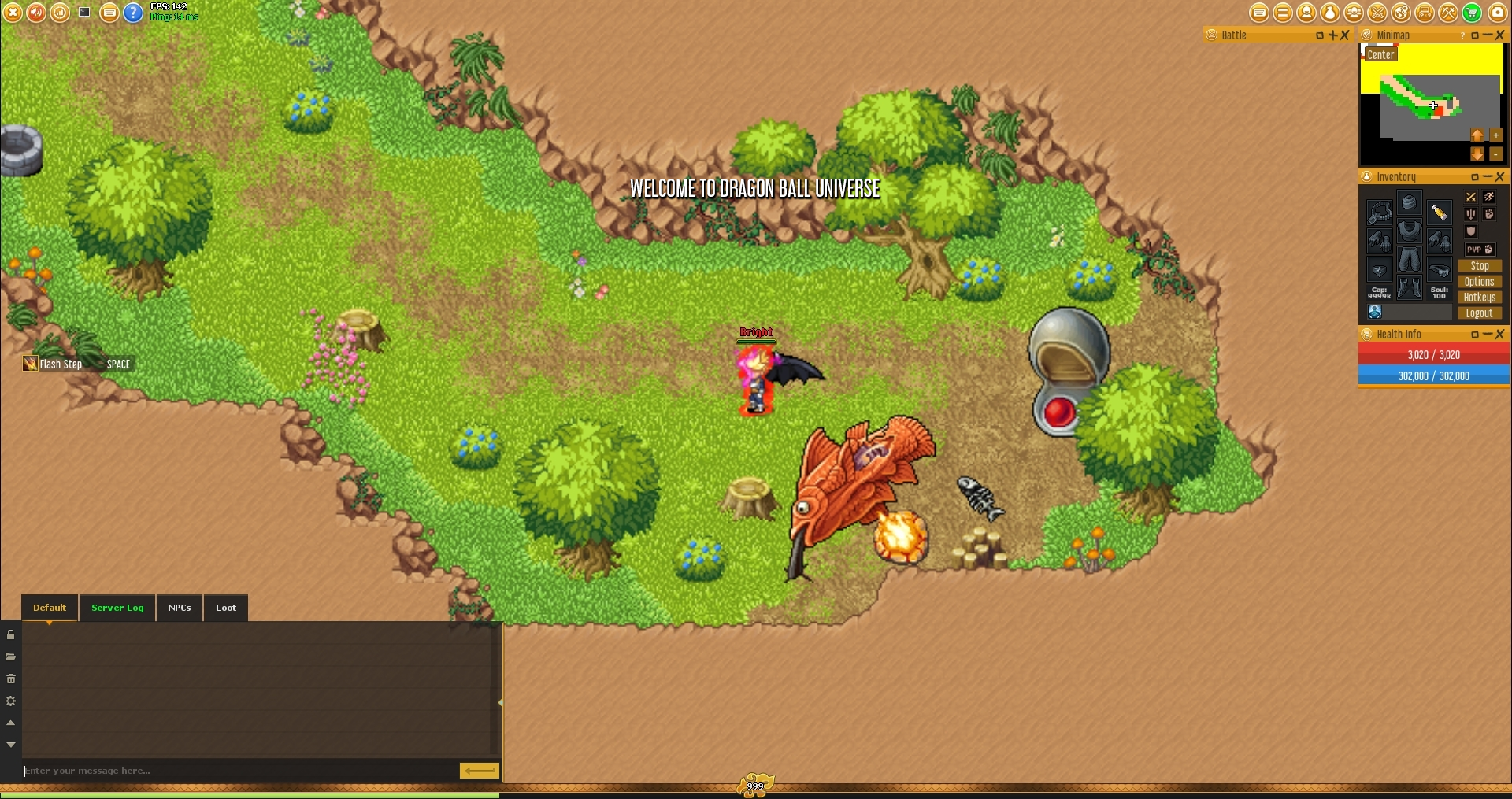Open the green shopping cart store
The image size is (1512, 799).
pos(1472,13)
